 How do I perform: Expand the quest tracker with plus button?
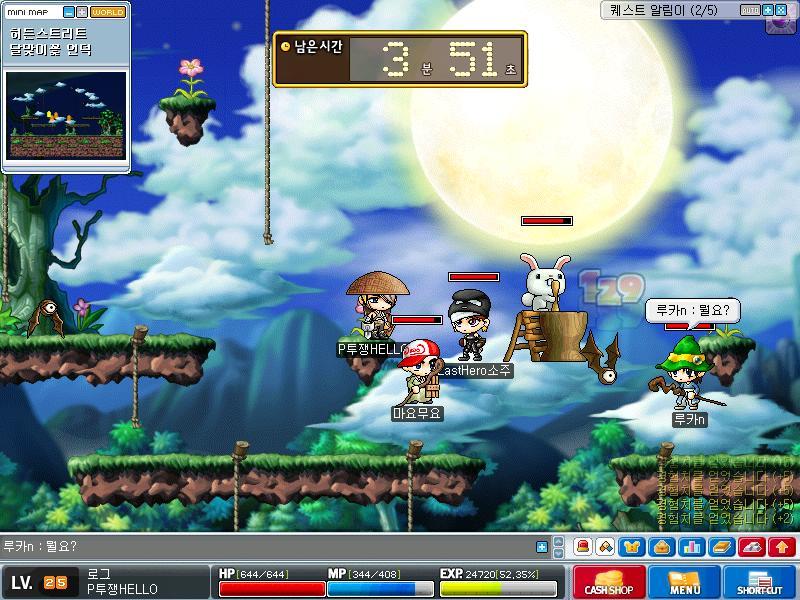[x=768, y=10]
